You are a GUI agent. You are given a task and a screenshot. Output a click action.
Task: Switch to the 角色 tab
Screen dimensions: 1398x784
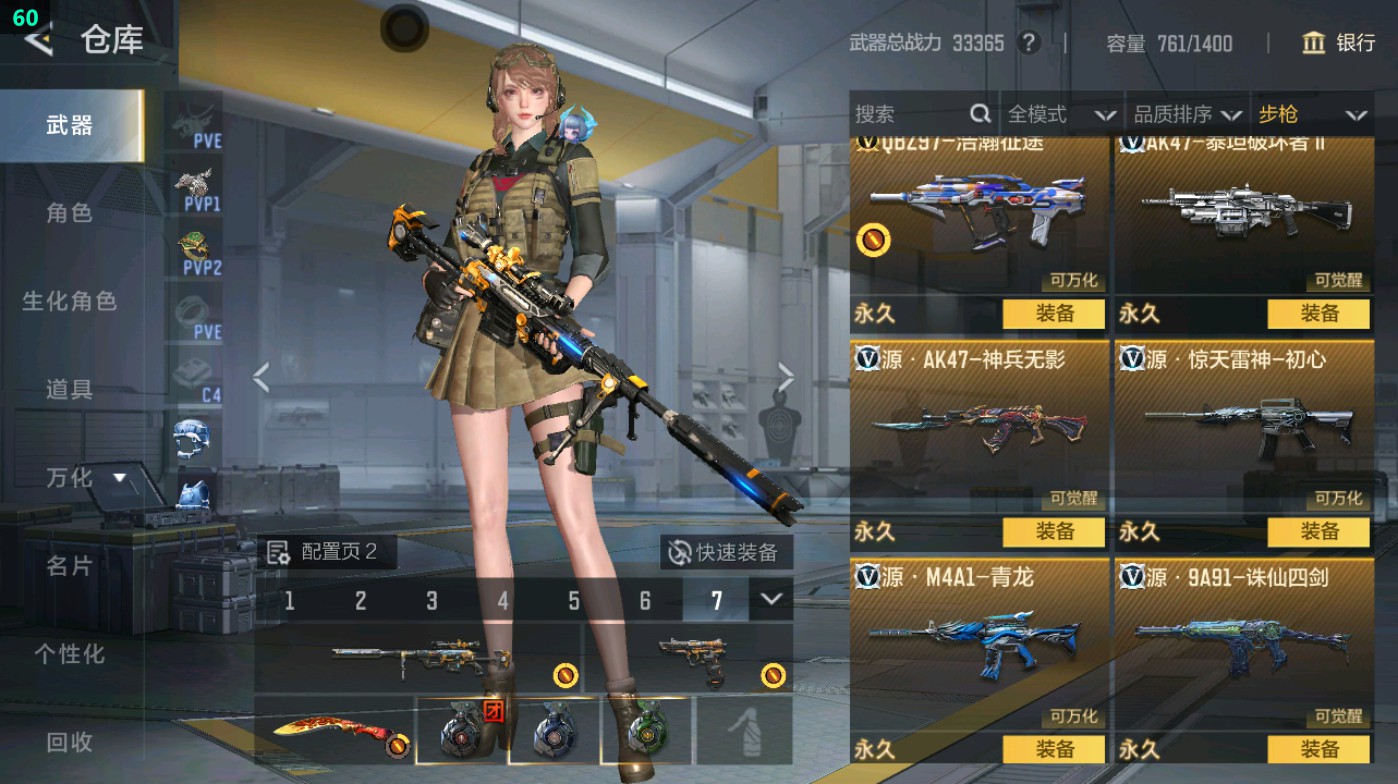[69, 212]
